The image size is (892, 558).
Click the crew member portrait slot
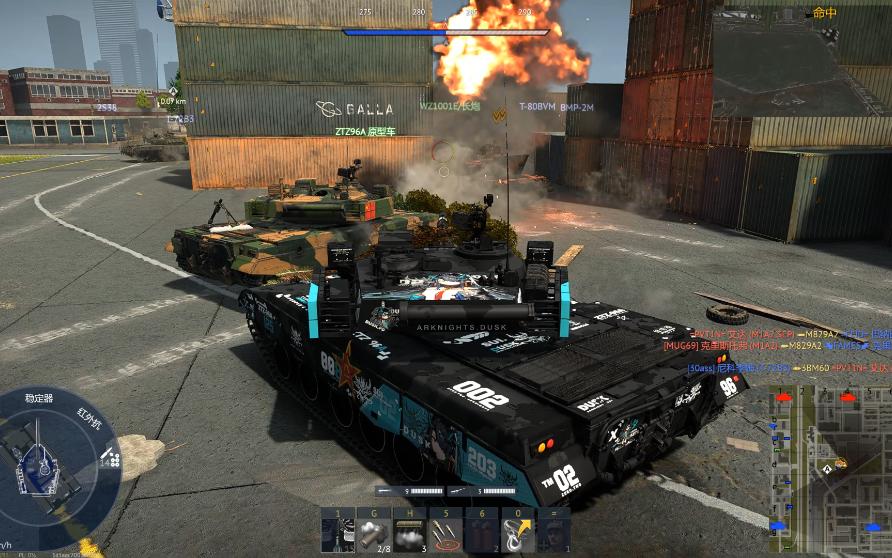(552, 531)
